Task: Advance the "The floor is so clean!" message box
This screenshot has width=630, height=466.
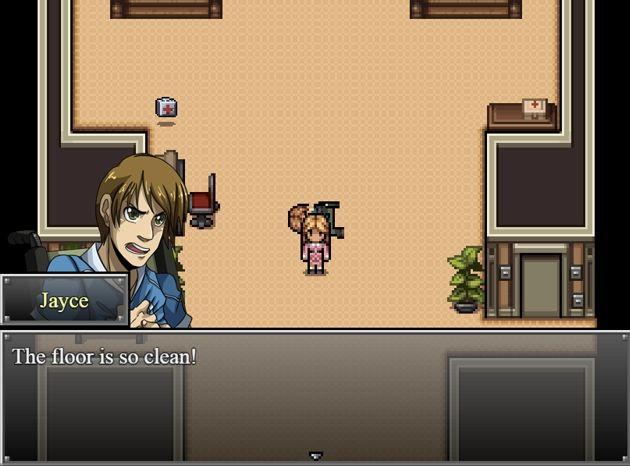Action: coord(315,396)
